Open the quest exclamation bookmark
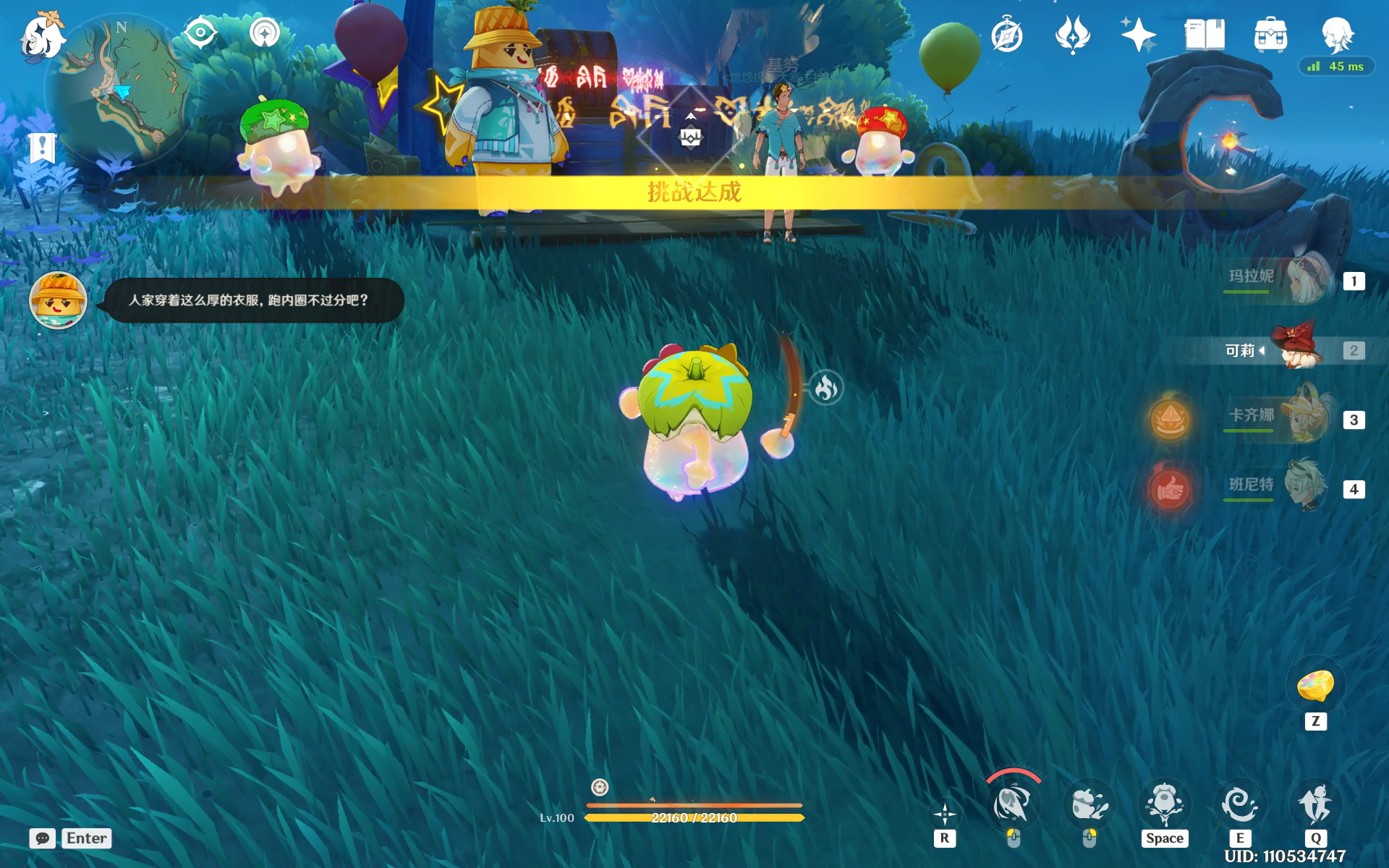 tap(42, 148)
